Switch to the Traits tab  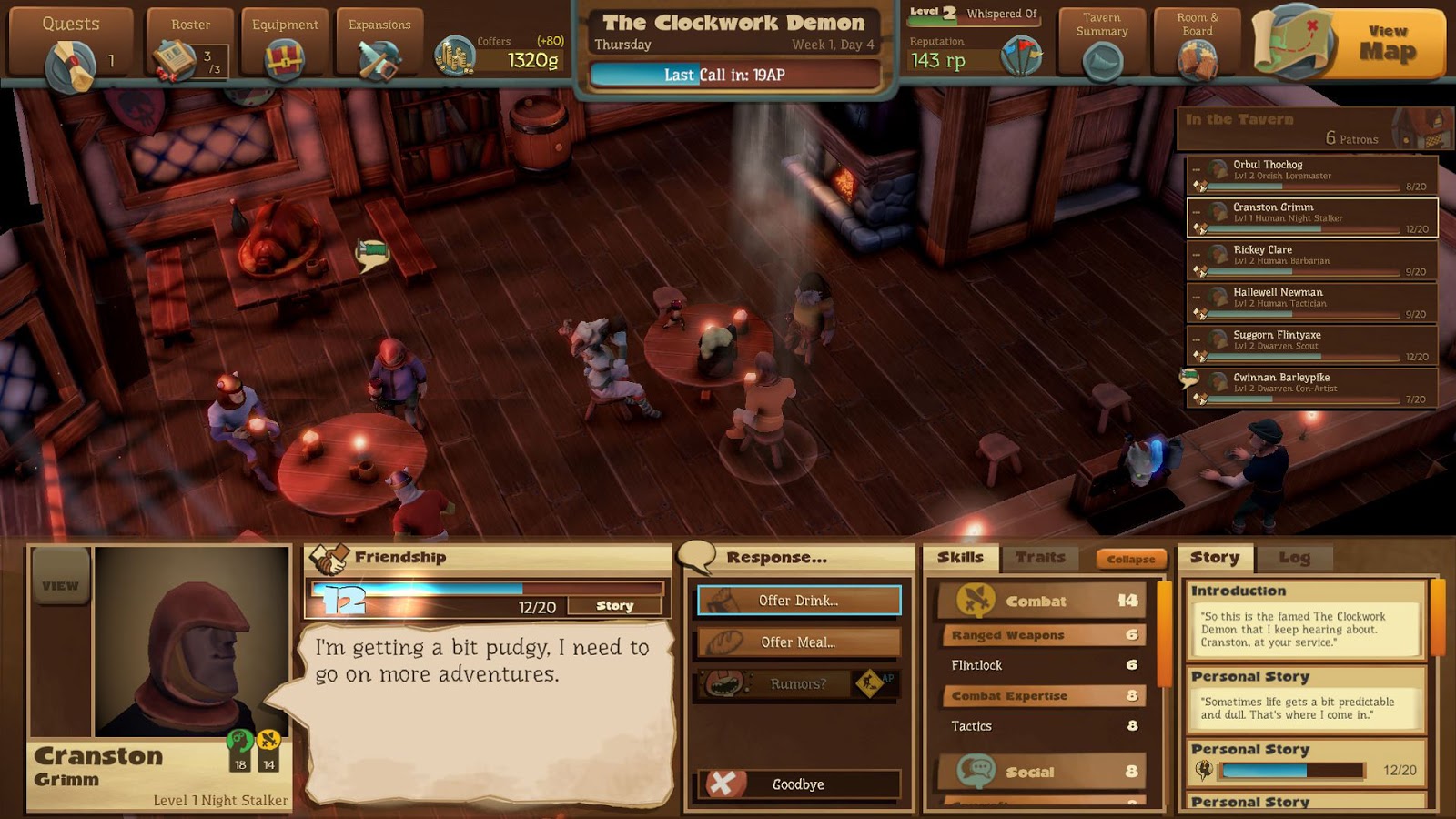[x=1041, y=558]
